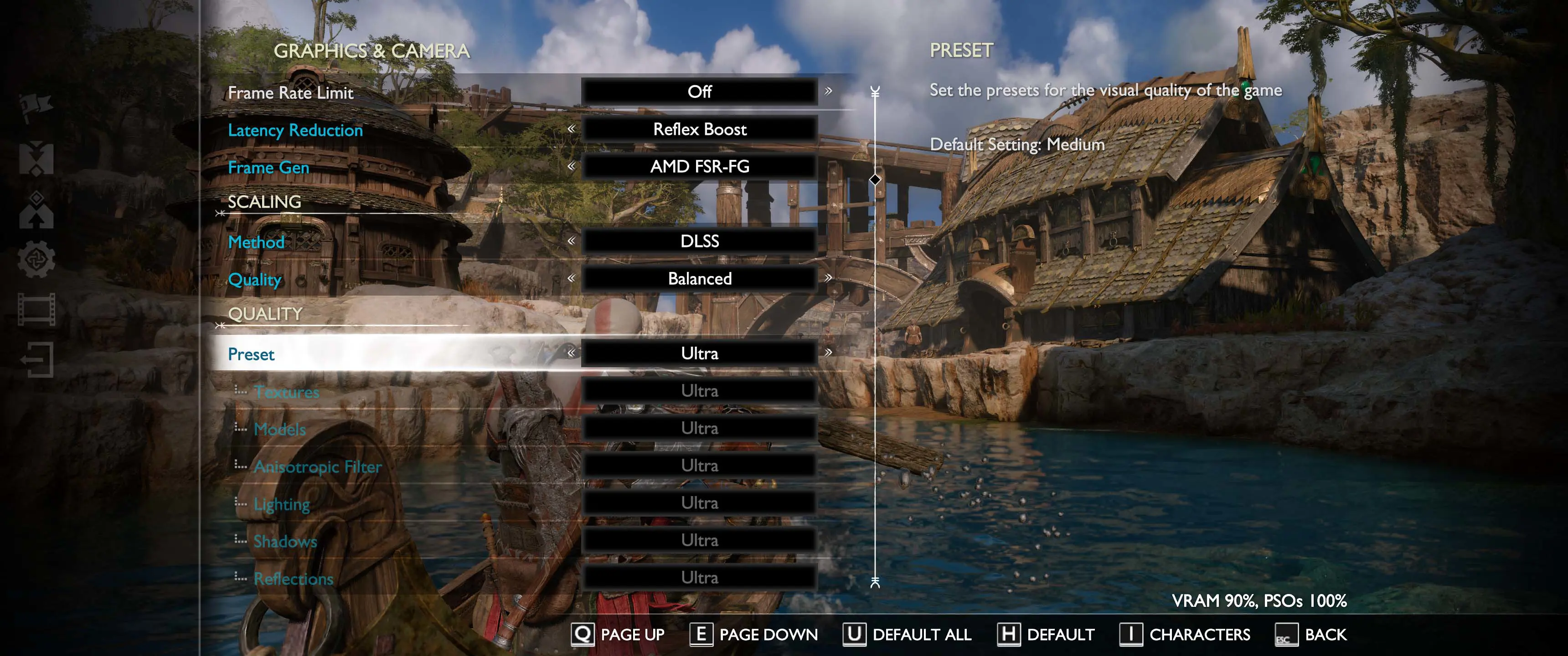Click the exit arrow icon in sidebar

point(36,359)
